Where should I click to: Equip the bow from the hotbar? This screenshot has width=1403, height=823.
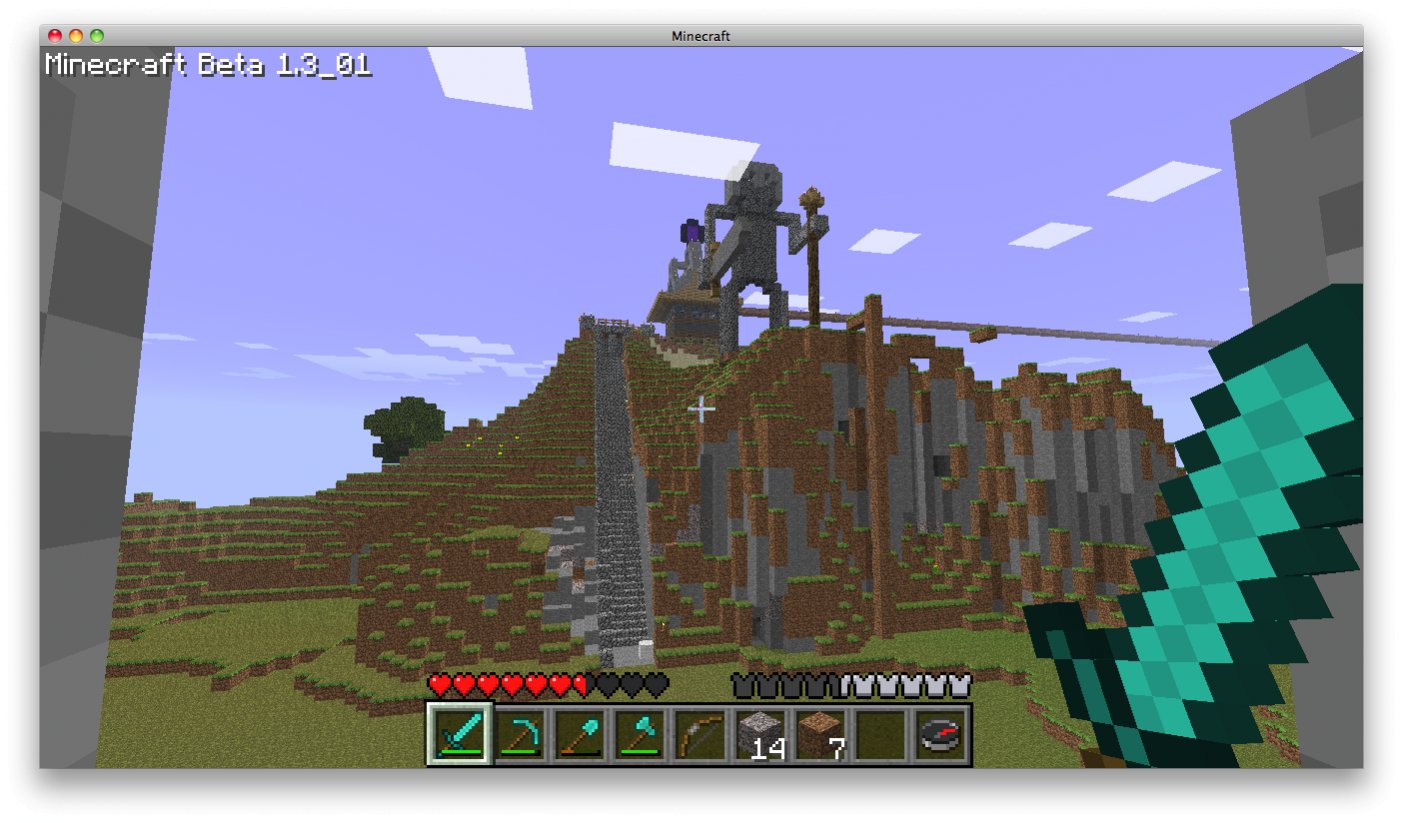(x=700, y=734)
